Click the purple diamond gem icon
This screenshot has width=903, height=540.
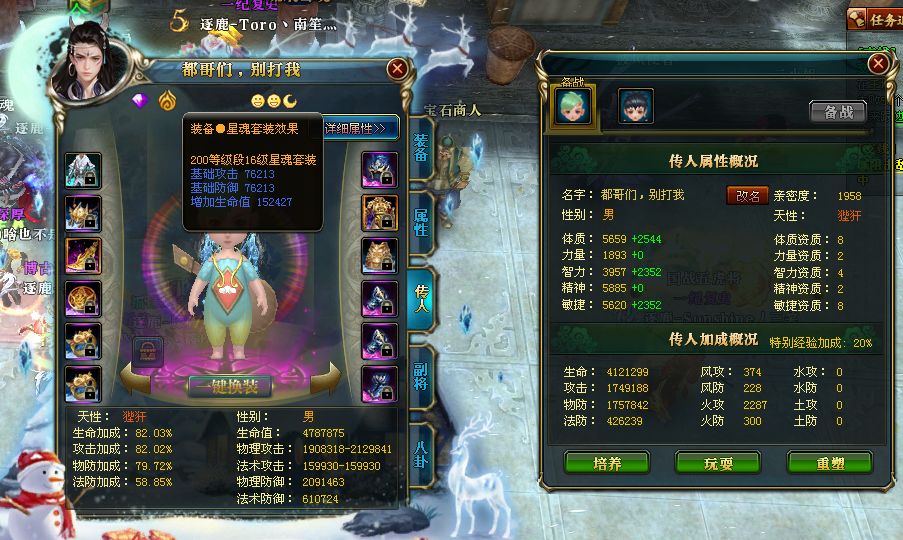[140, 101]
